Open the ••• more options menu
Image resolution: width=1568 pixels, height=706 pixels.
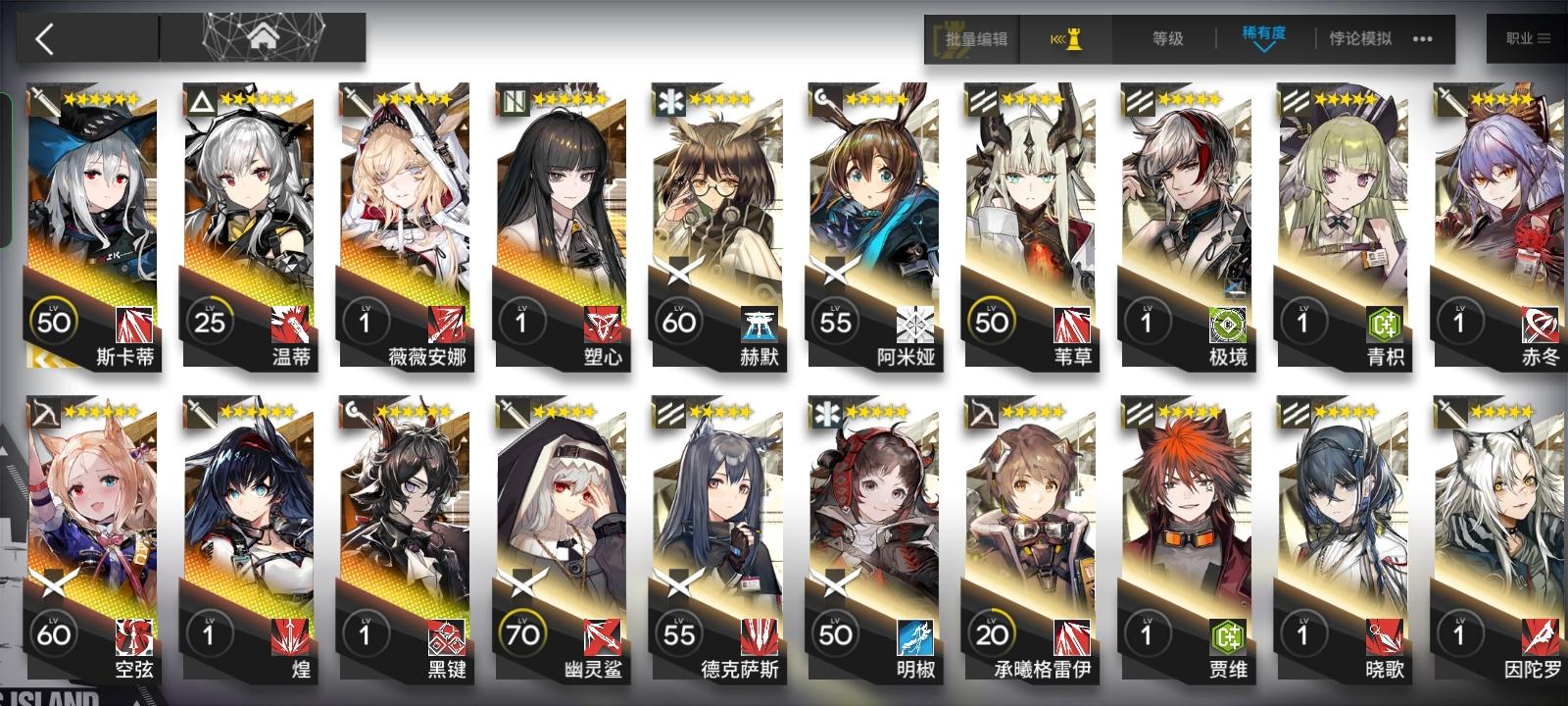pyautogui.click(x=1423, y=40)
